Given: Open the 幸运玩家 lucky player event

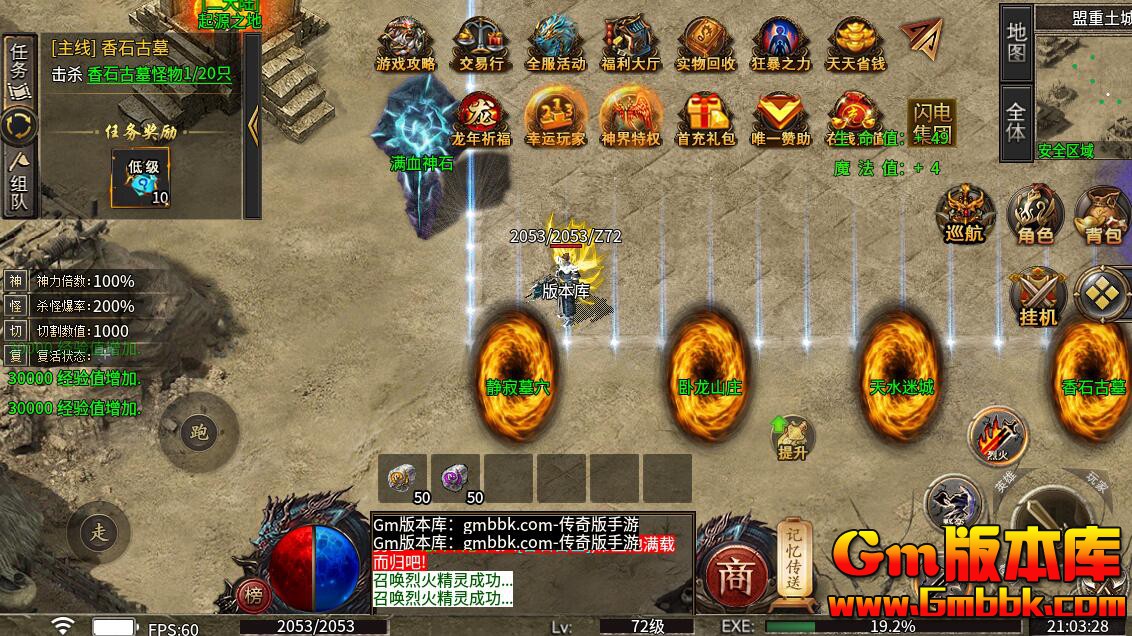Looking at the screenshot, I should [x=555, y=117].
